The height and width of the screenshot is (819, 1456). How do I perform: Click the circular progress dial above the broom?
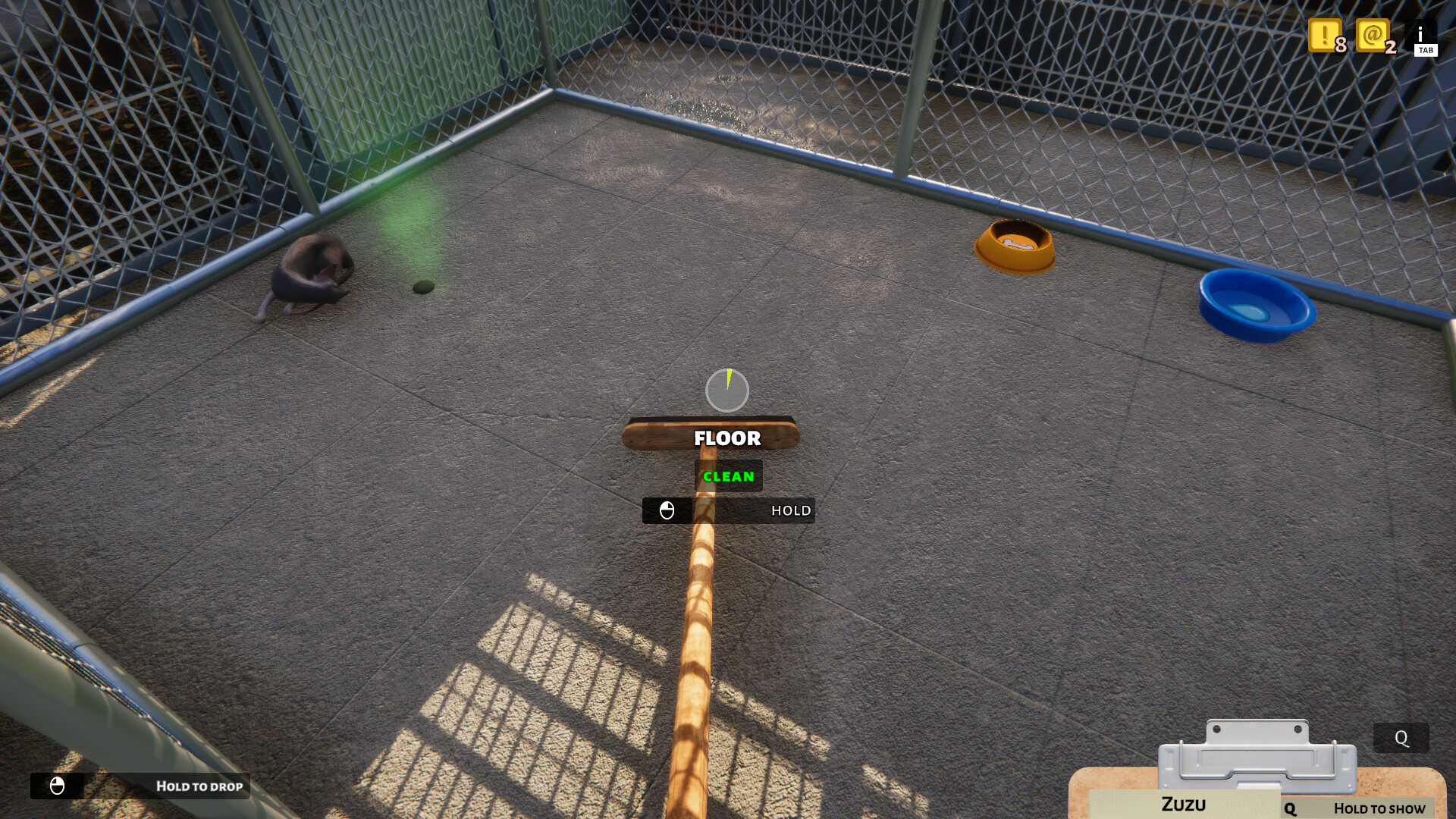tap(728, 391)
